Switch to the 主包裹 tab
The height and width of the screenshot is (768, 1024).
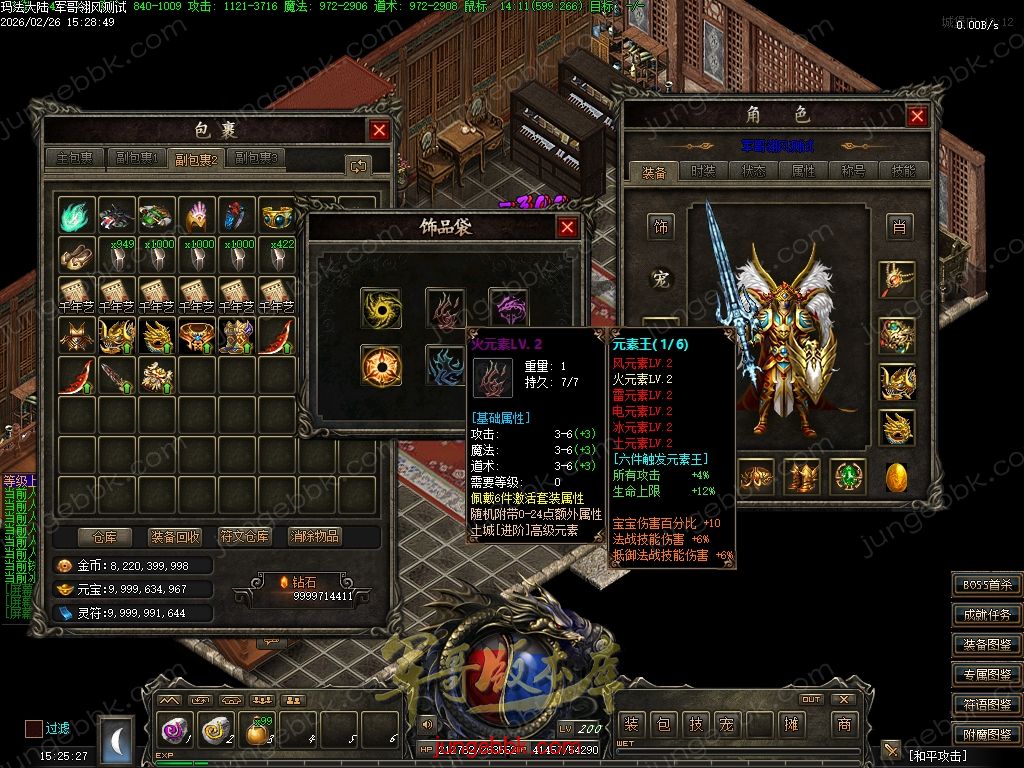click(75, 158)
